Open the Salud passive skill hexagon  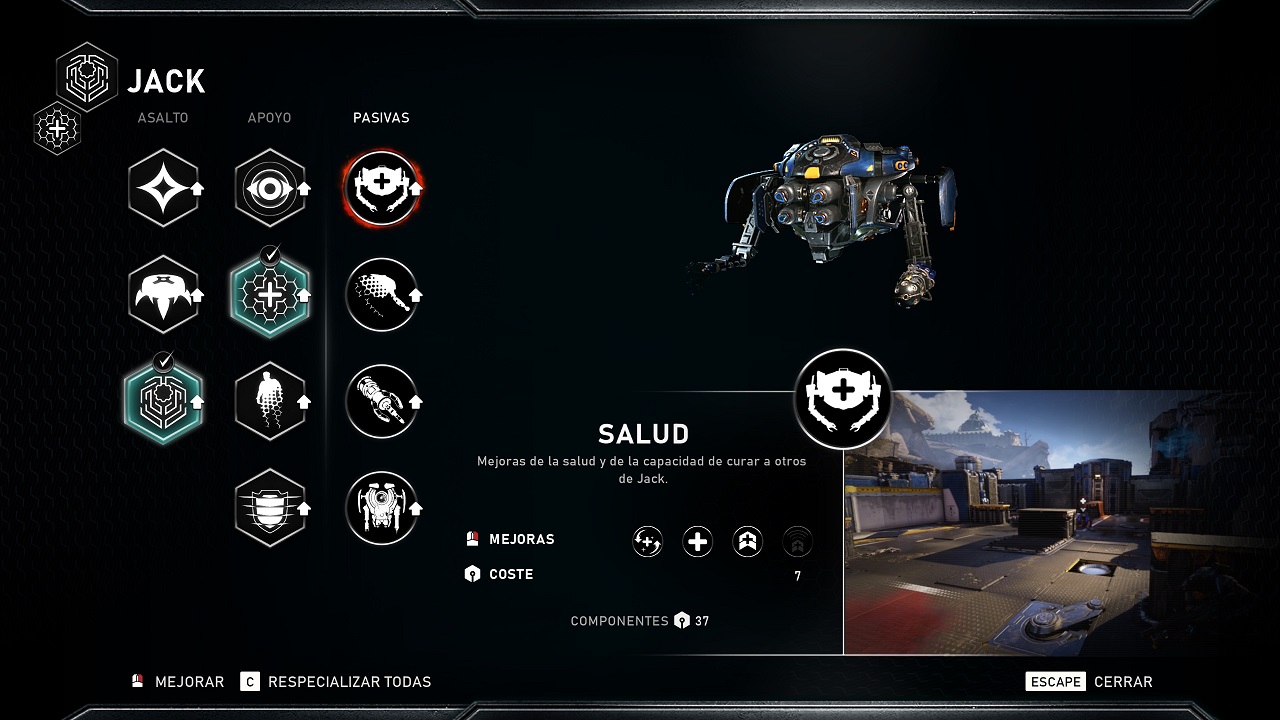(383, 187)
